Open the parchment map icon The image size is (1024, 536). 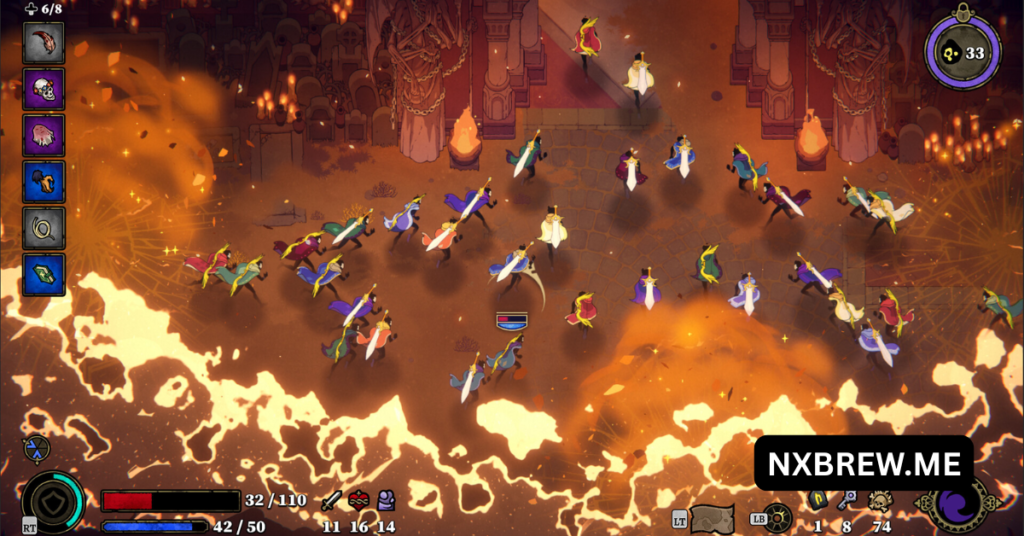click(712, 518)
